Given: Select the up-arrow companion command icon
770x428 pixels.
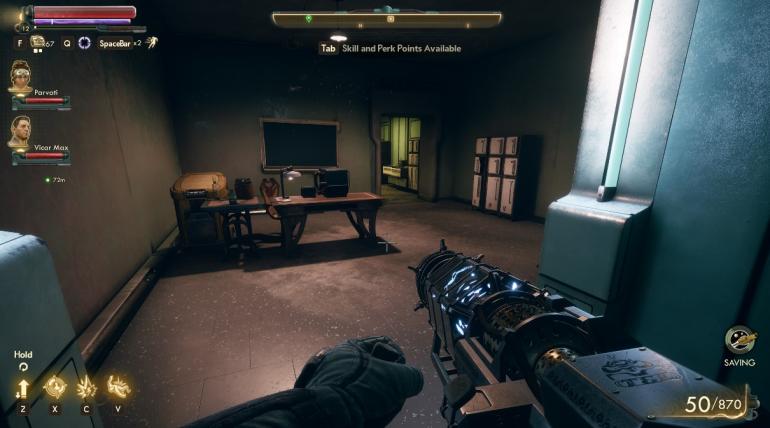Looking at the screenshot, I should (22, 387).
